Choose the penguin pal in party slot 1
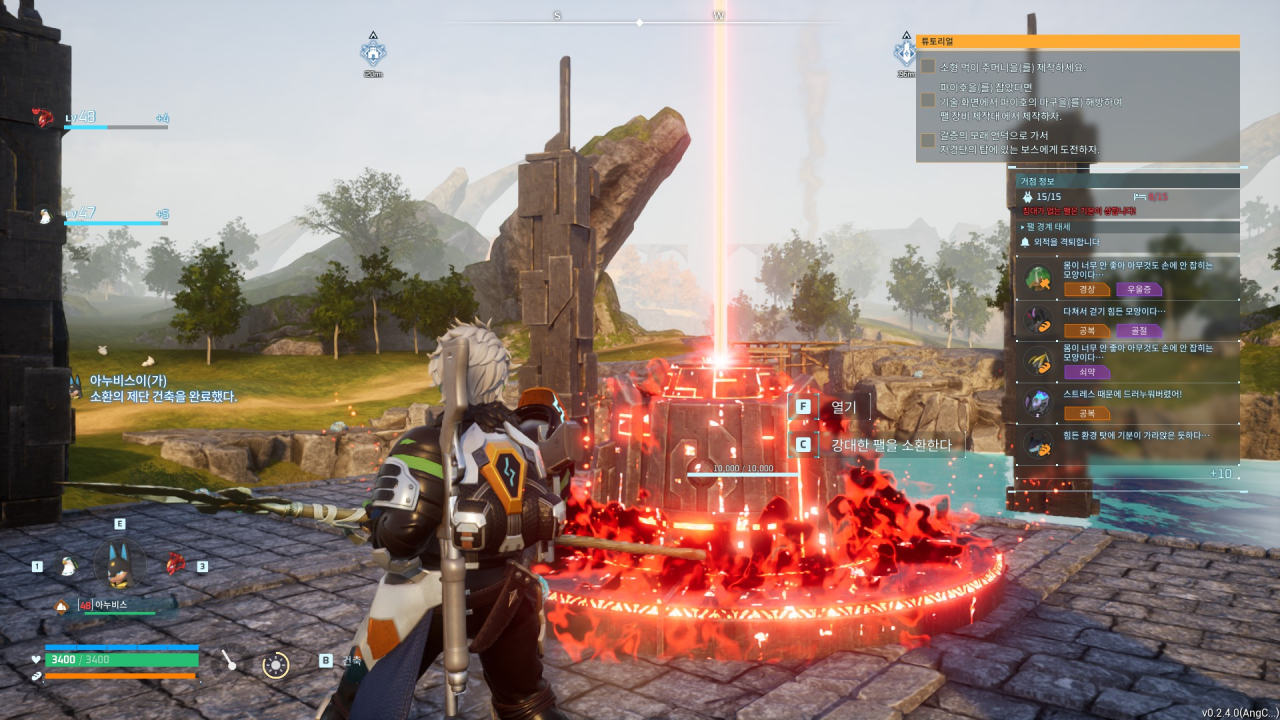This screenshot has width=1280, height=720. 68,566
